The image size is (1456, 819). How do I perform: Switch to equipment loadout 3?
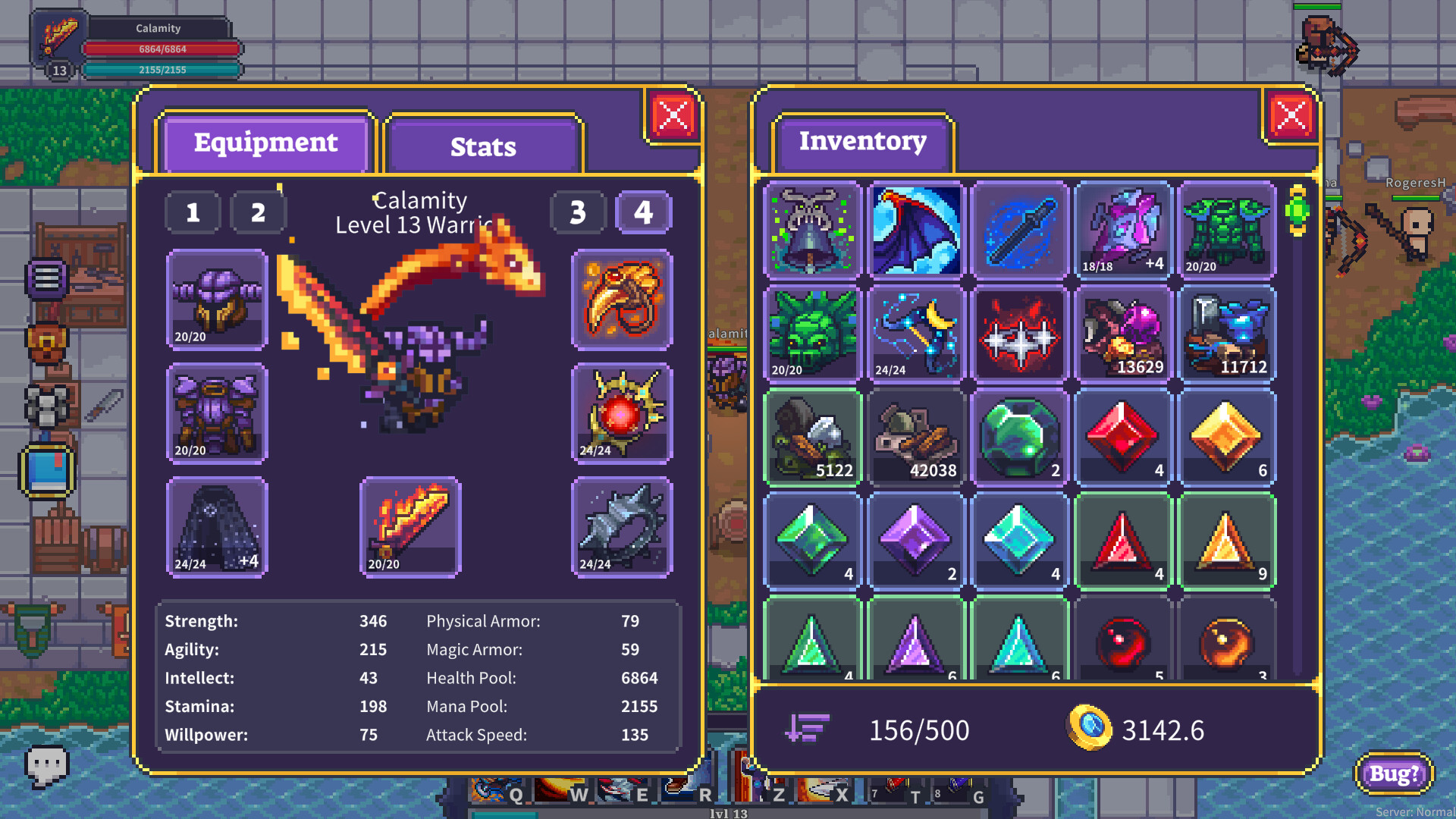(578, 213)
